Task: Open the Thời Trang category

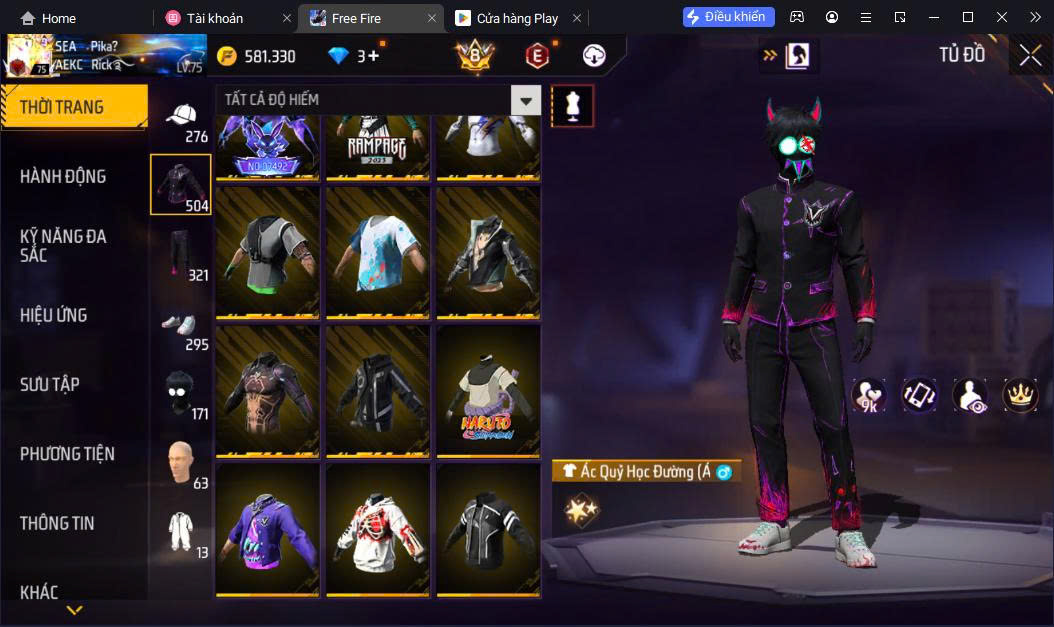Action: [x=62, y=107]
